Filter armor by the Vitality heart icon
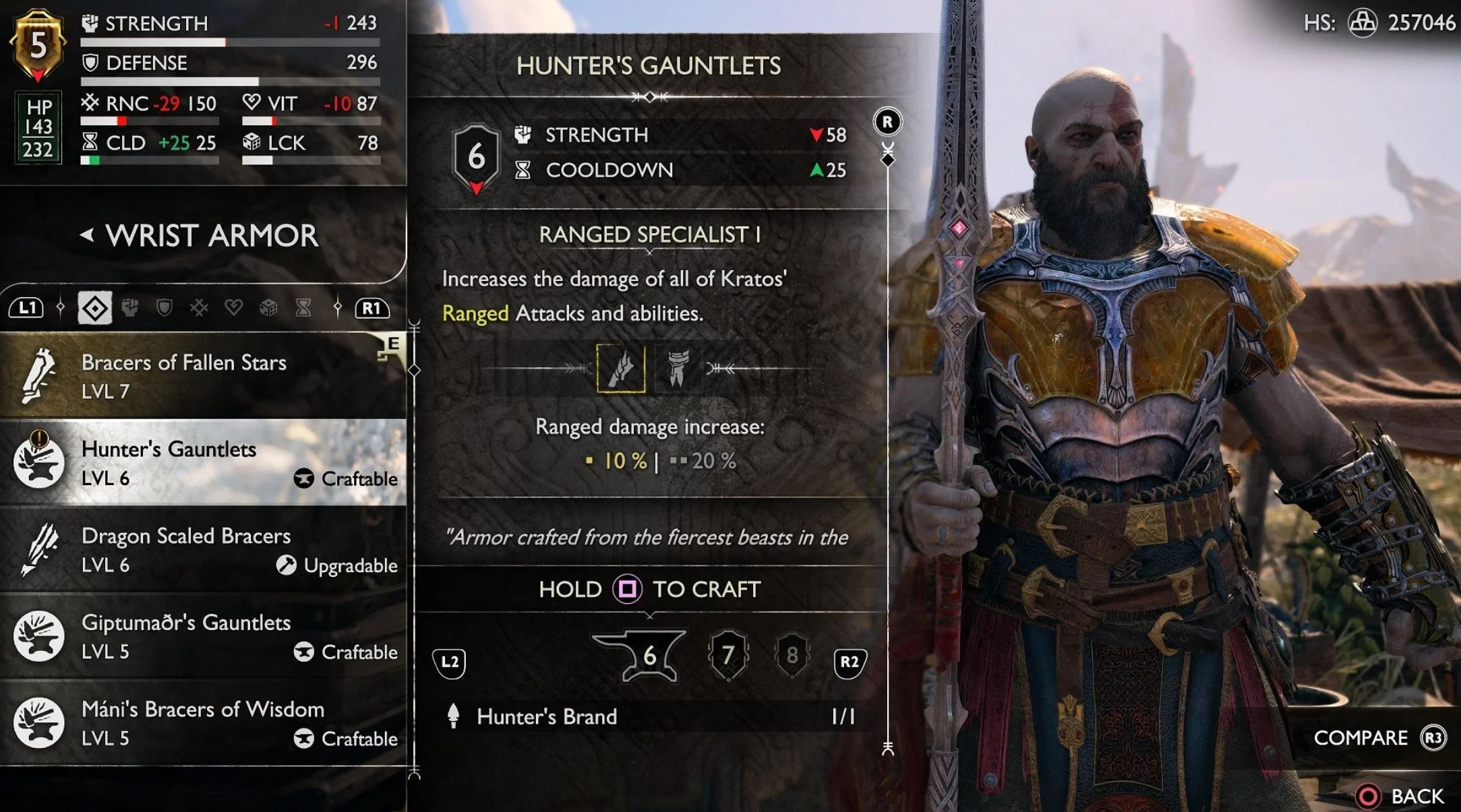This screenshot has height=812, width=1461. [233, 309]
